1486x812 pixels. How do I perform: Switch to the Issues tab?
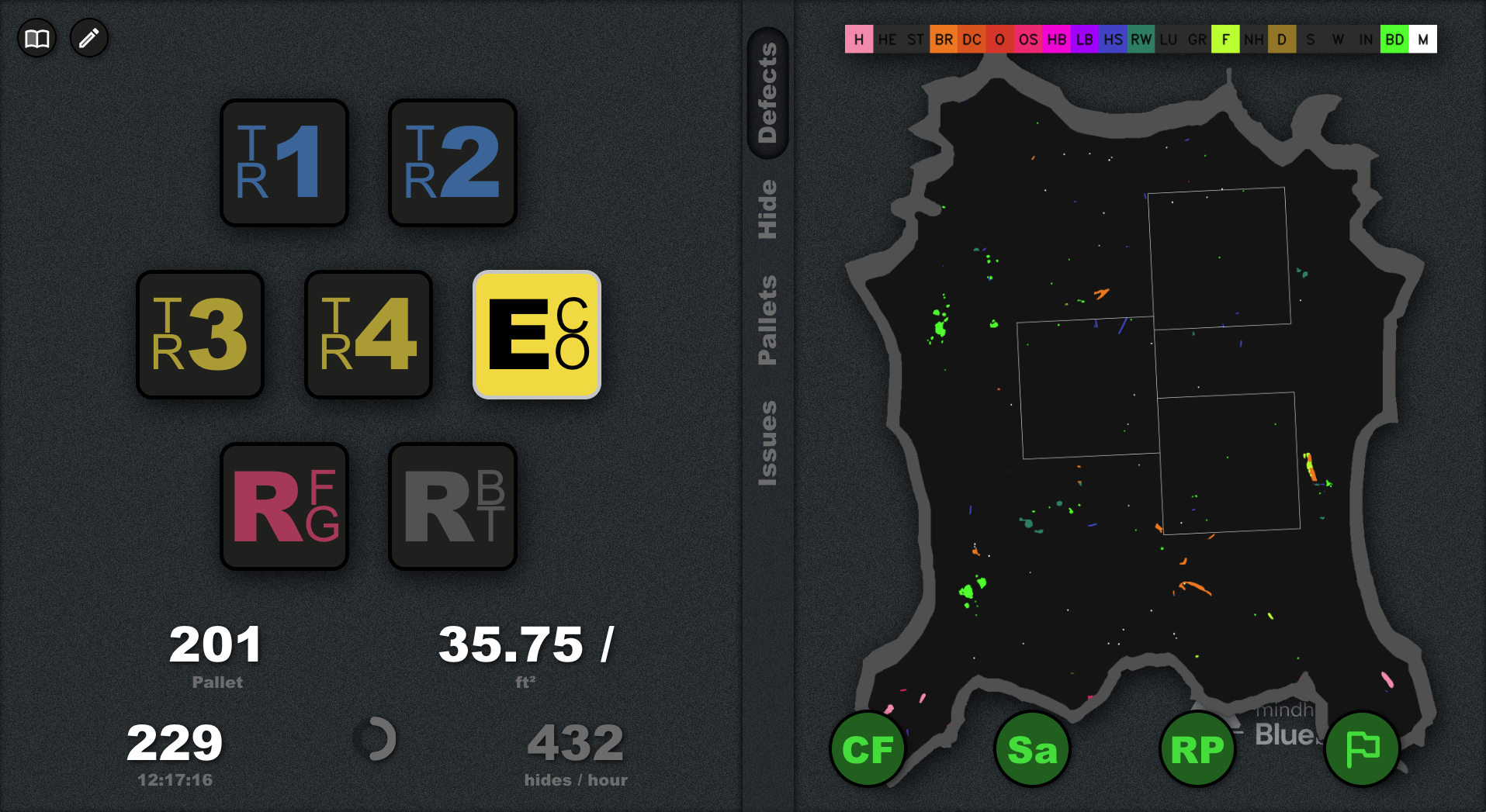click(767, 444)
